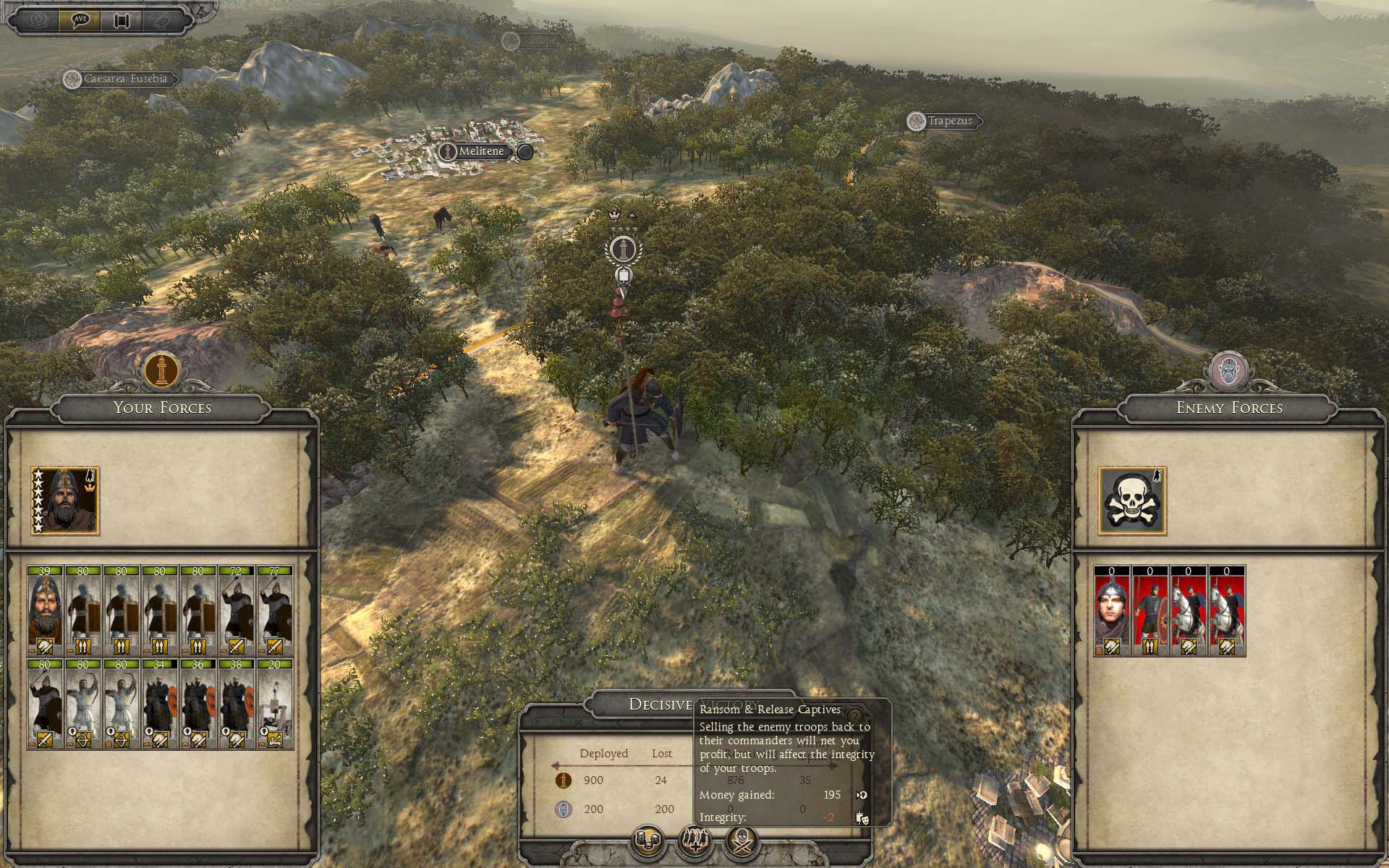Click your faction column emblem above Your Forces

tap(161, 370)
